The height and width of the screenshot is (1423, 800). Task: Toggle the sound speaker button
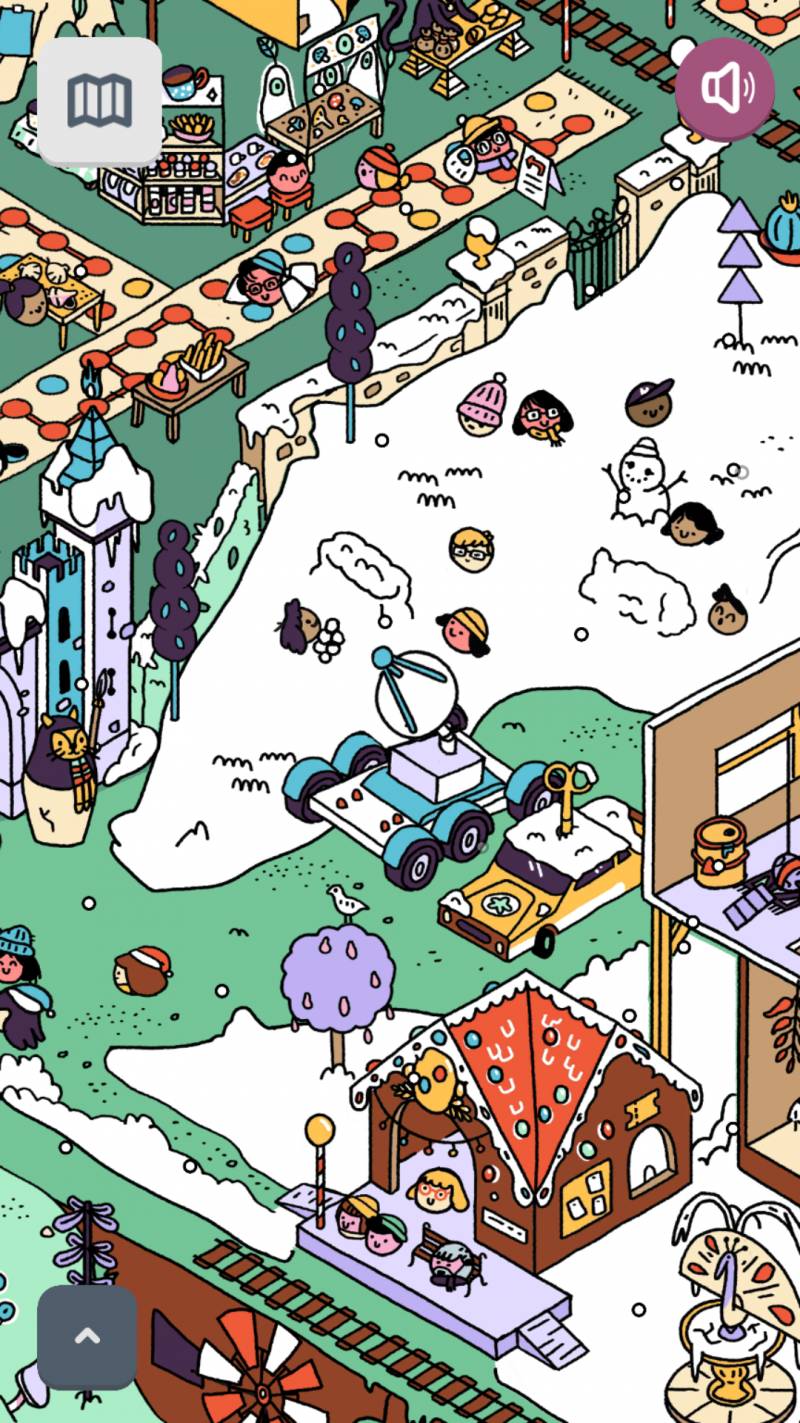pyautogui.click(x=725, y=88)
